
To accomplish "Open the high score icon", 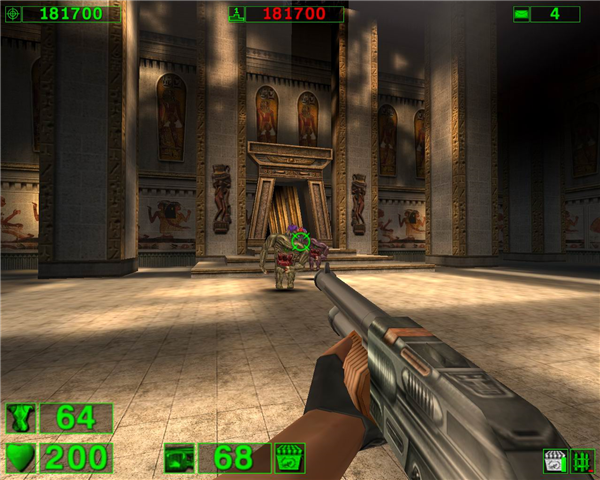I will (x=238, y=14).
